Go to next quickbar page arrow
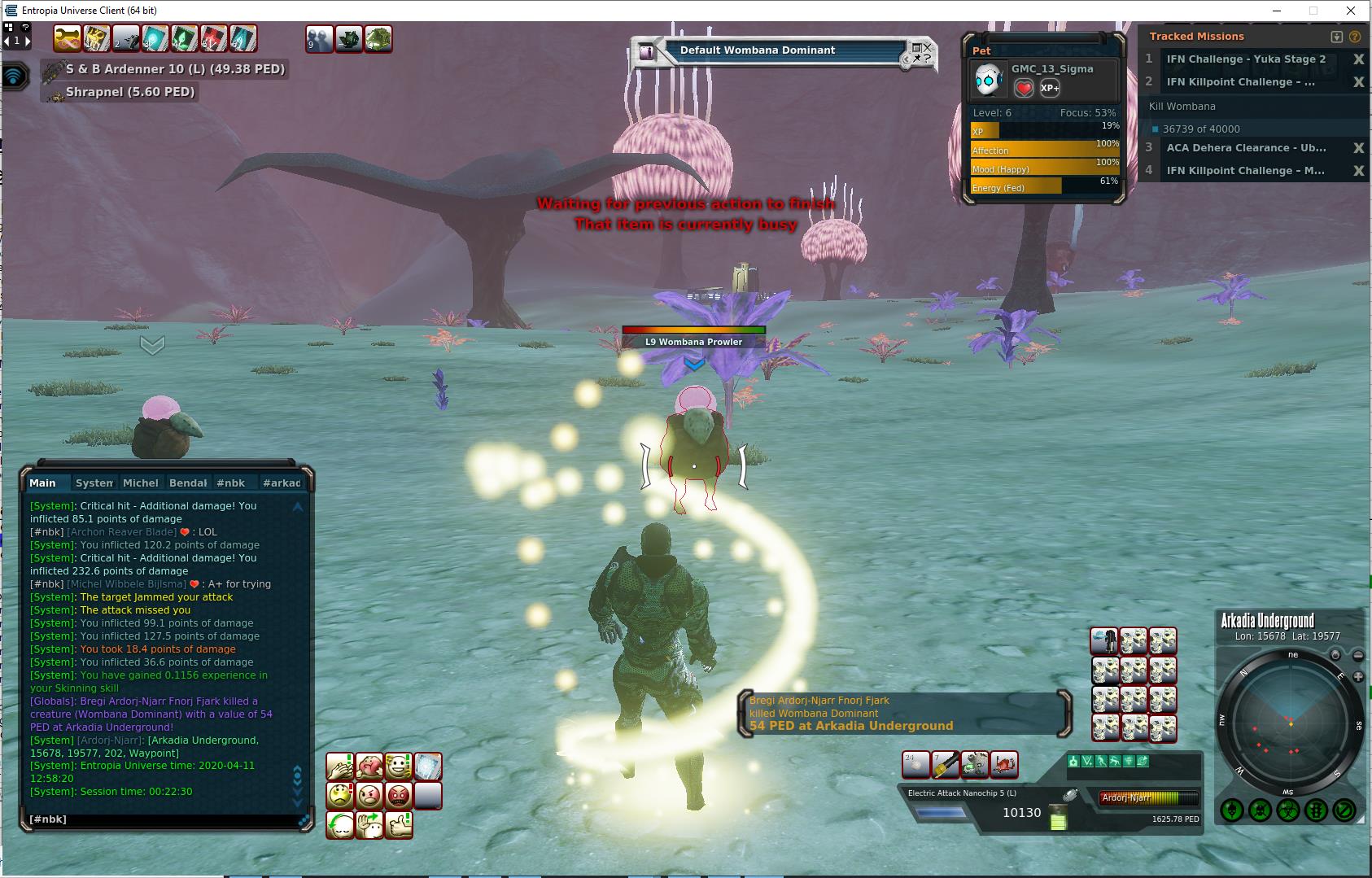 pos(27,40)
